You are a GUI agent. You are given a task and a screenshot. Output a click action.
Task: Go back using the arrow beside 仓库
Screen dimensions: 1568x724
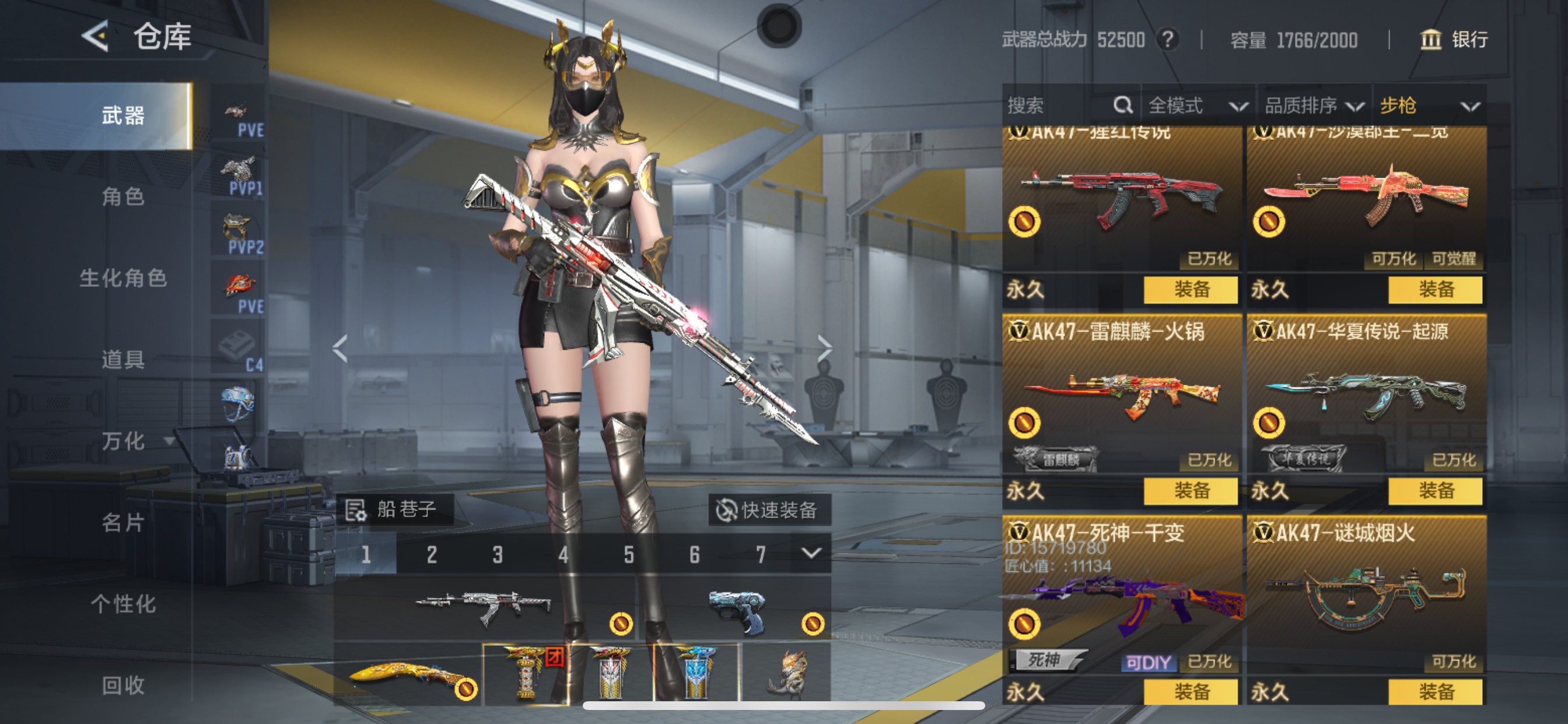point(96,36)
